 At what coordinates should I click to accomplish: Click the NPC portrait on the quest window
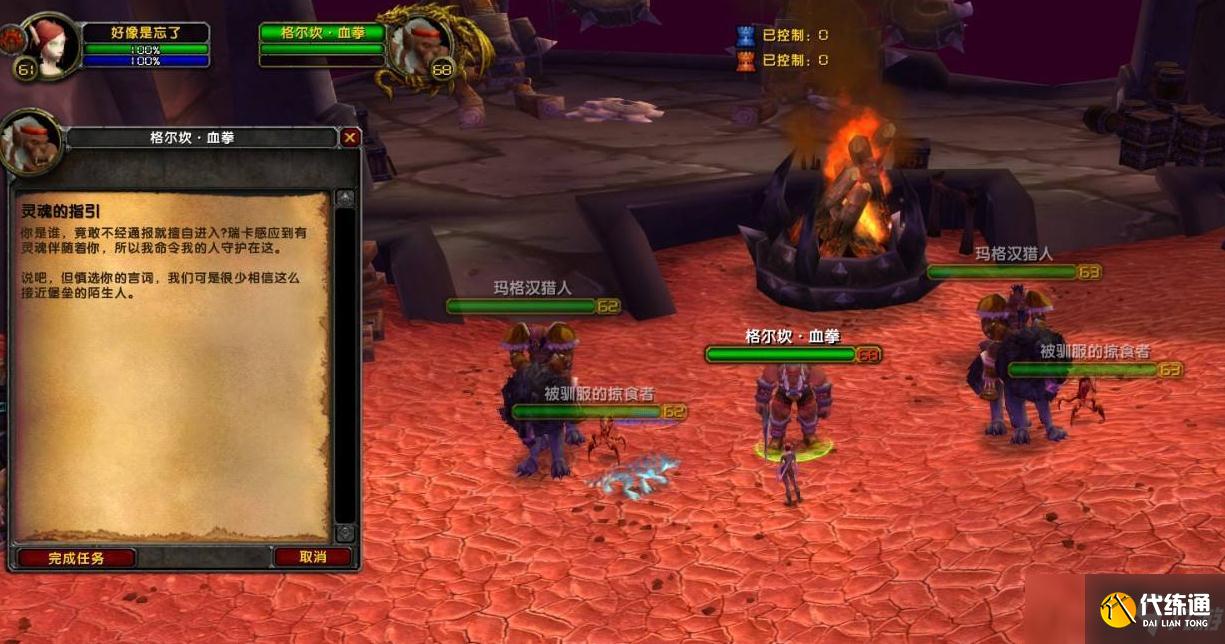[x=30, y=141]
